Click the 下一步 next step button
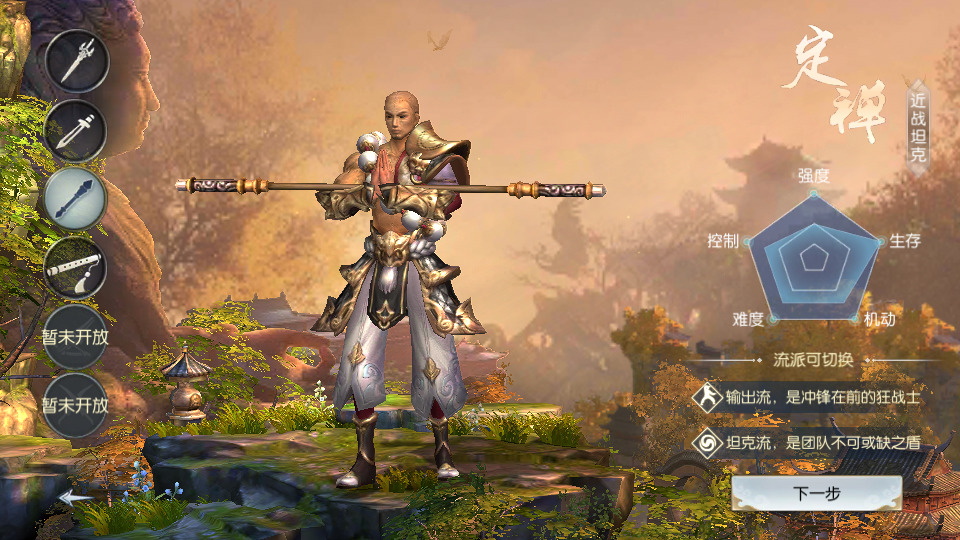Screen dimensions: 960x540 click(x=816, y=493)
